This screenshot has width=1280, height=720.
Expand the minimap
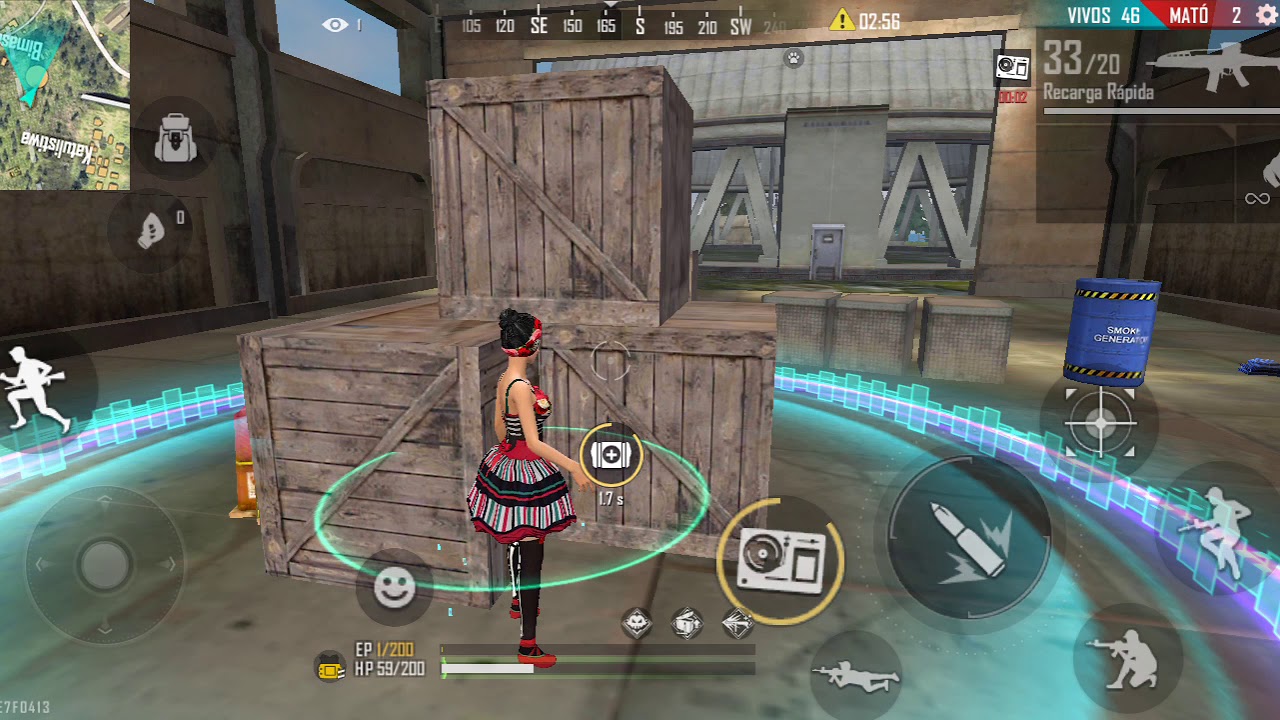click(x=64, y=94)
